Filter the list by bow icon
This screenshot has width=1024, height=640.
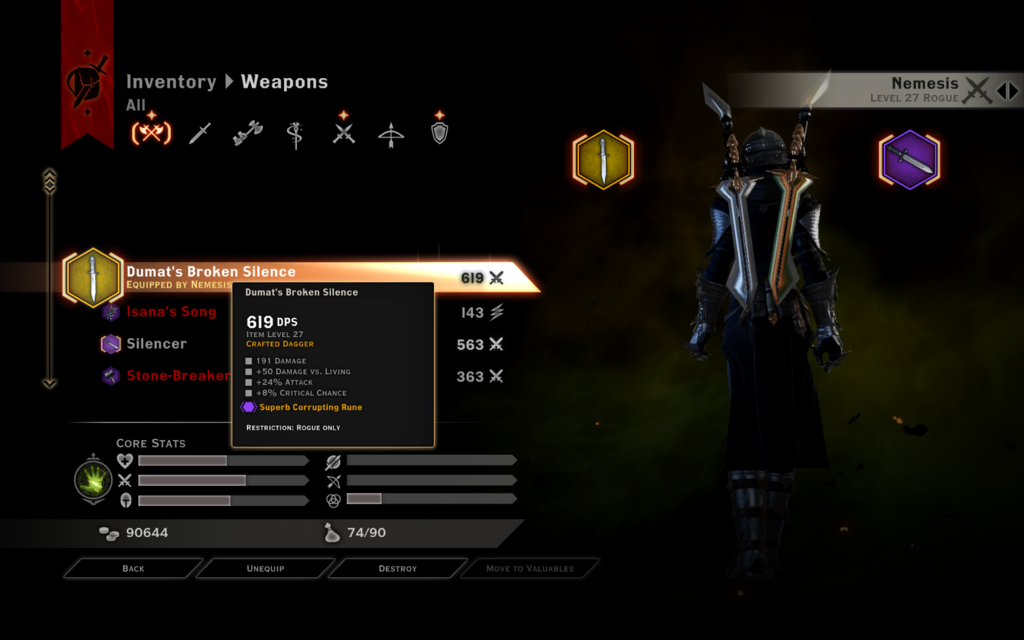tap(391, 134)
